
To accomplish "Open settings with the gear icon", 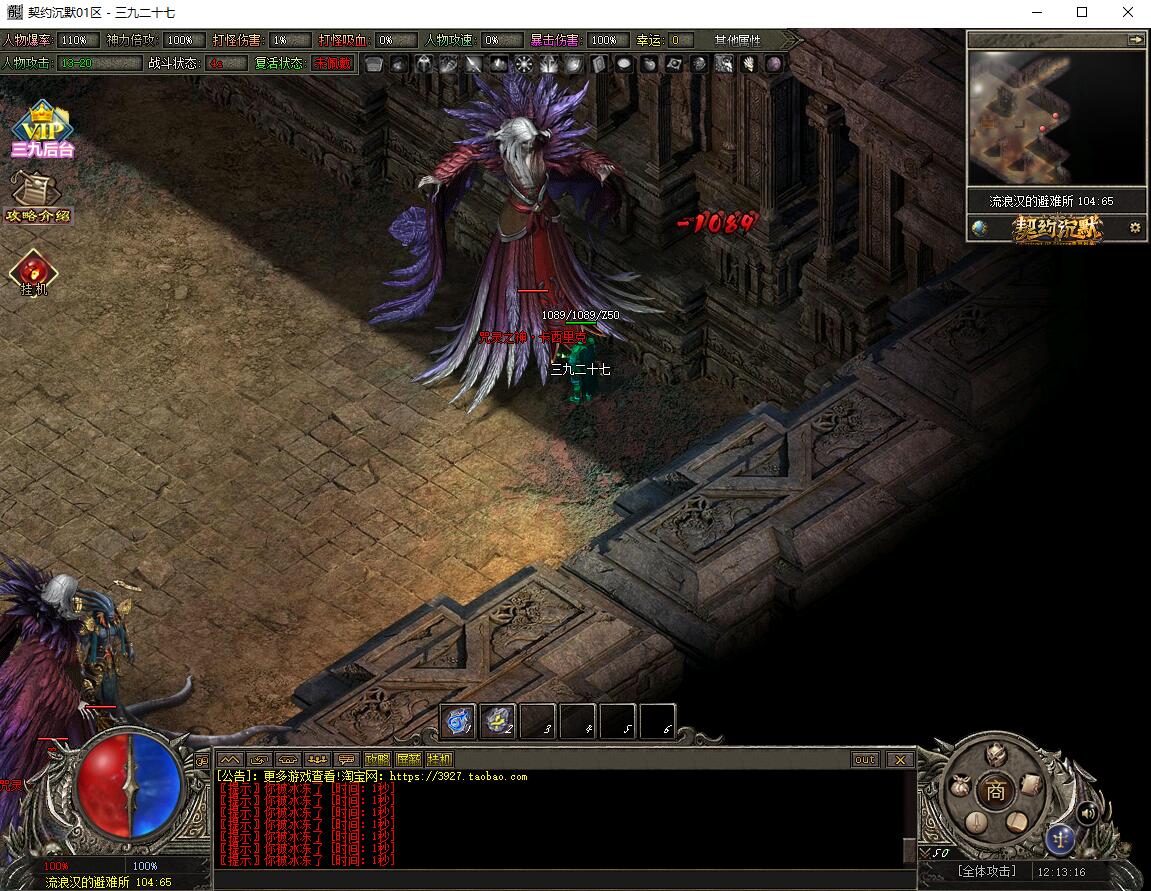I will pyautogui.click(x=1135, y=228).
